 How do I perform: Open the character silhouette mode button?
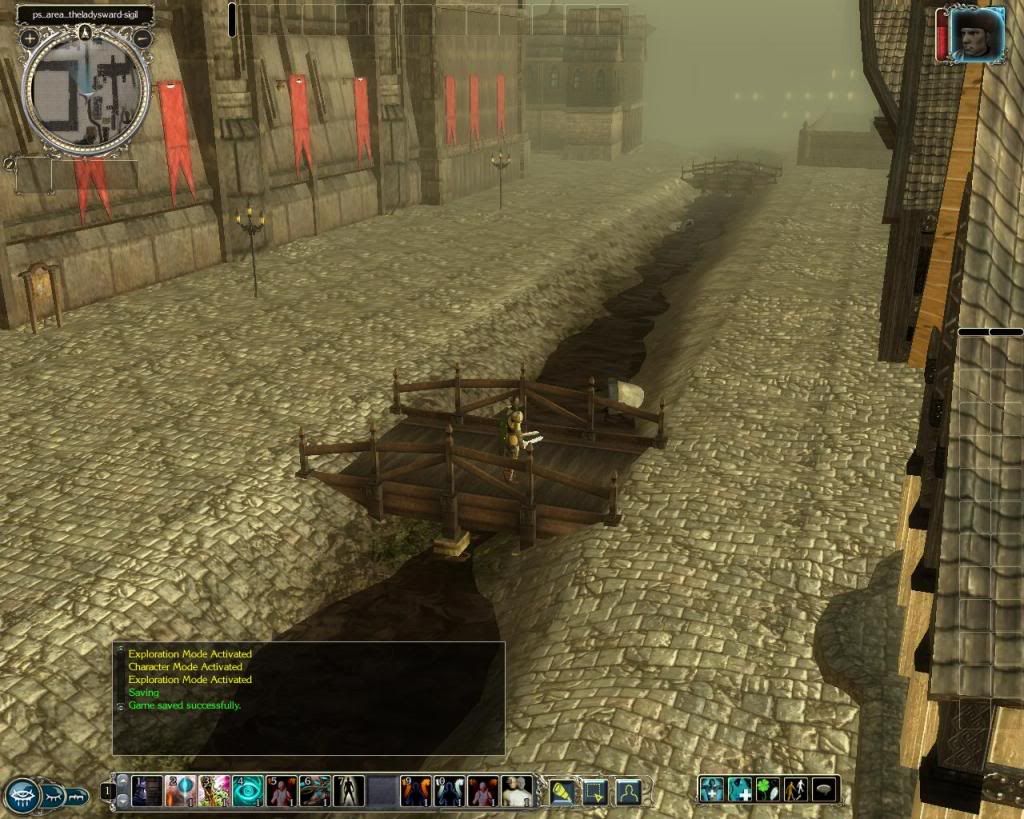pos(627,791)
